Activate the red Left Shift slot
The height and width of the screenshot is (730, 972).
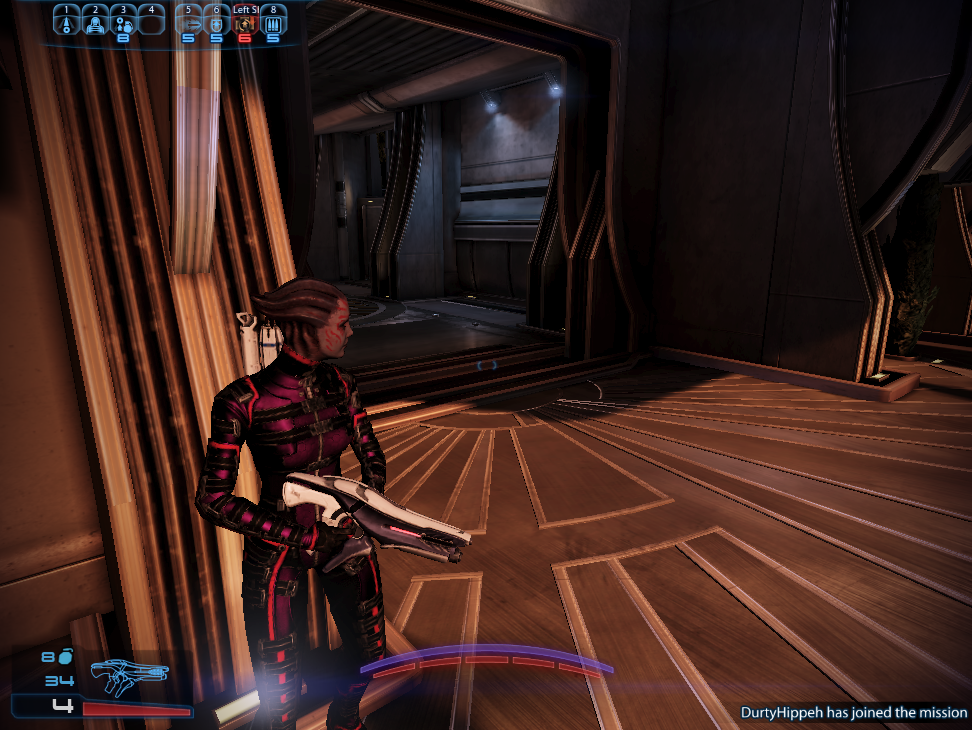coord(245,23)
